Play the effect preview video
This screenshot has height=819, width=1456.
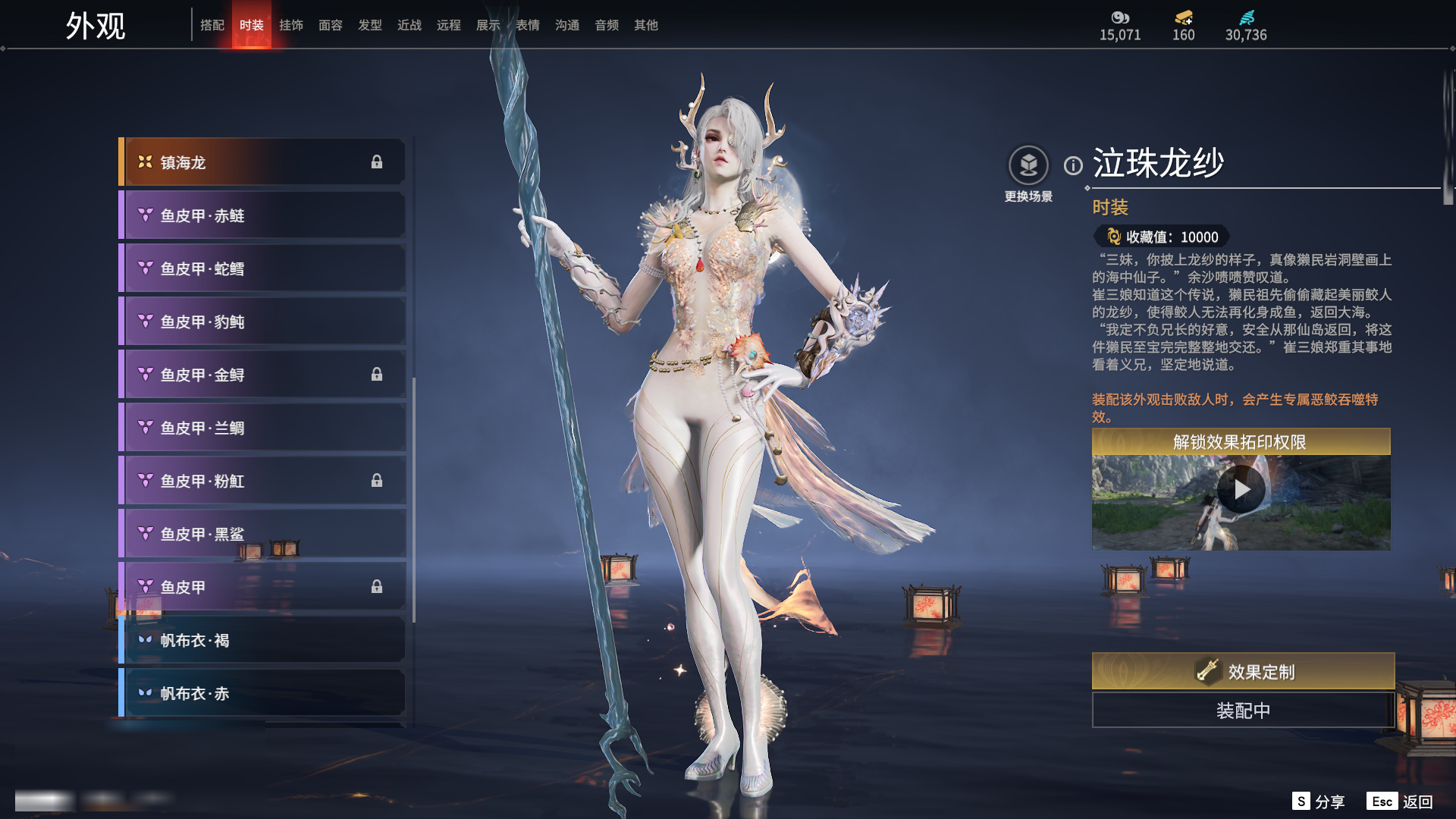pos(1241,490)
